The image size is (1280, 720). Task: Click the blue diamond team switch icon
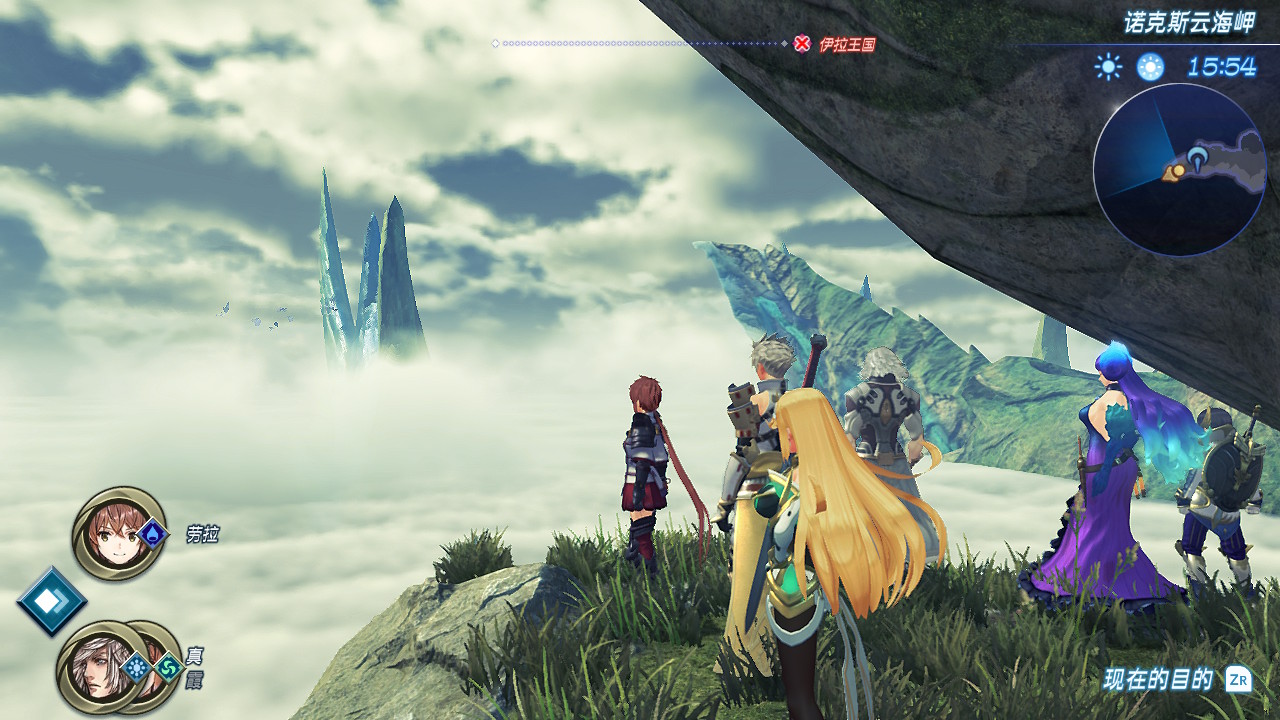(x=51, y=601)
